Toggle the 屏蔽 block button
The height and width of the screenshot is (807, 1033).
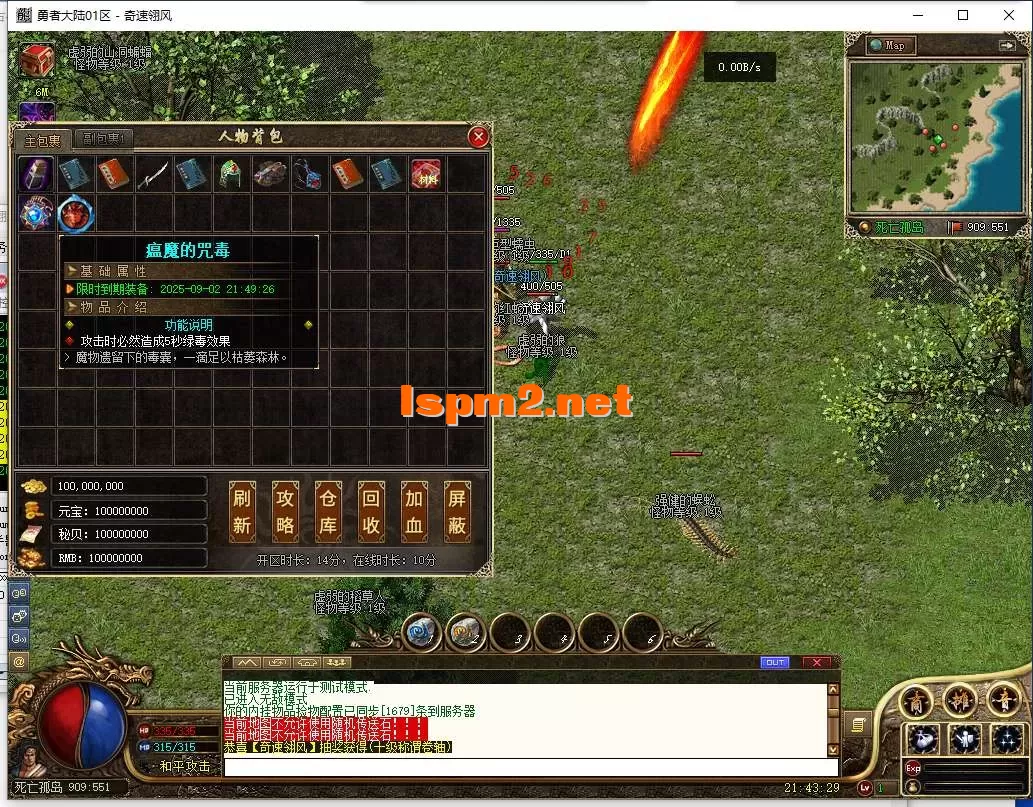[x=457, y=511]
